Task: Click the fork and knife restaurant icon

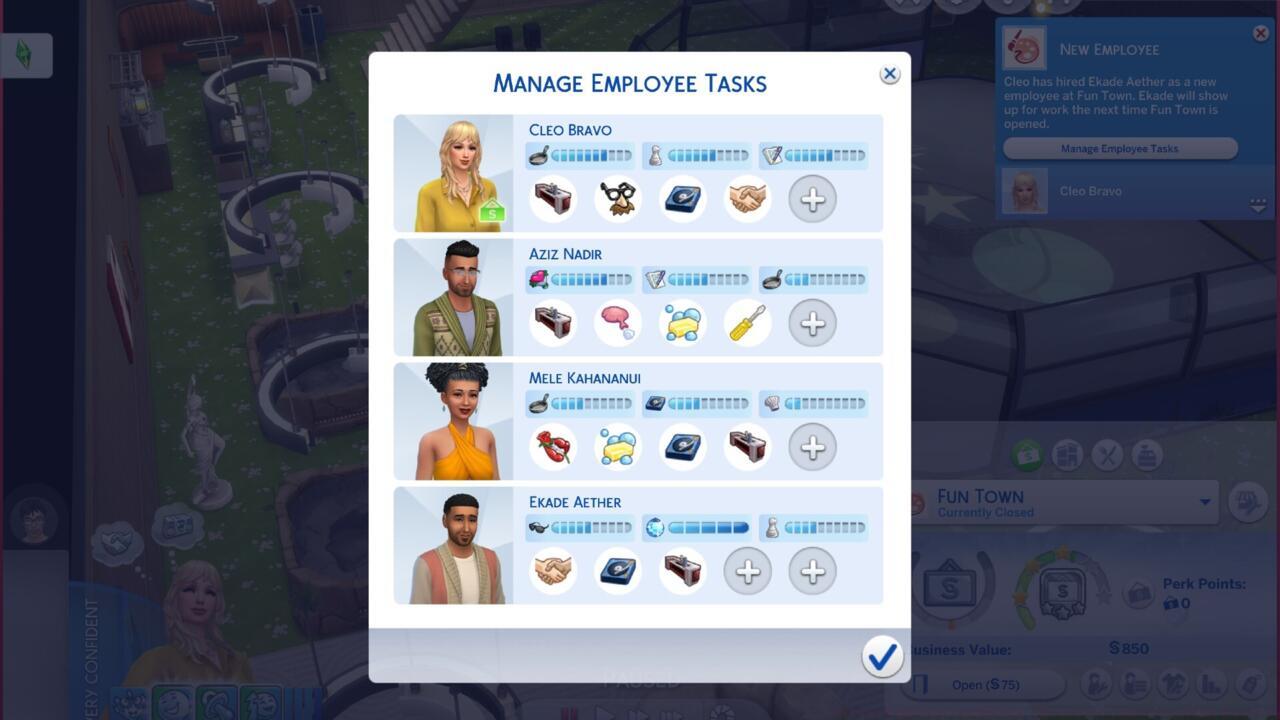Action: click(x=1106, y=455)
